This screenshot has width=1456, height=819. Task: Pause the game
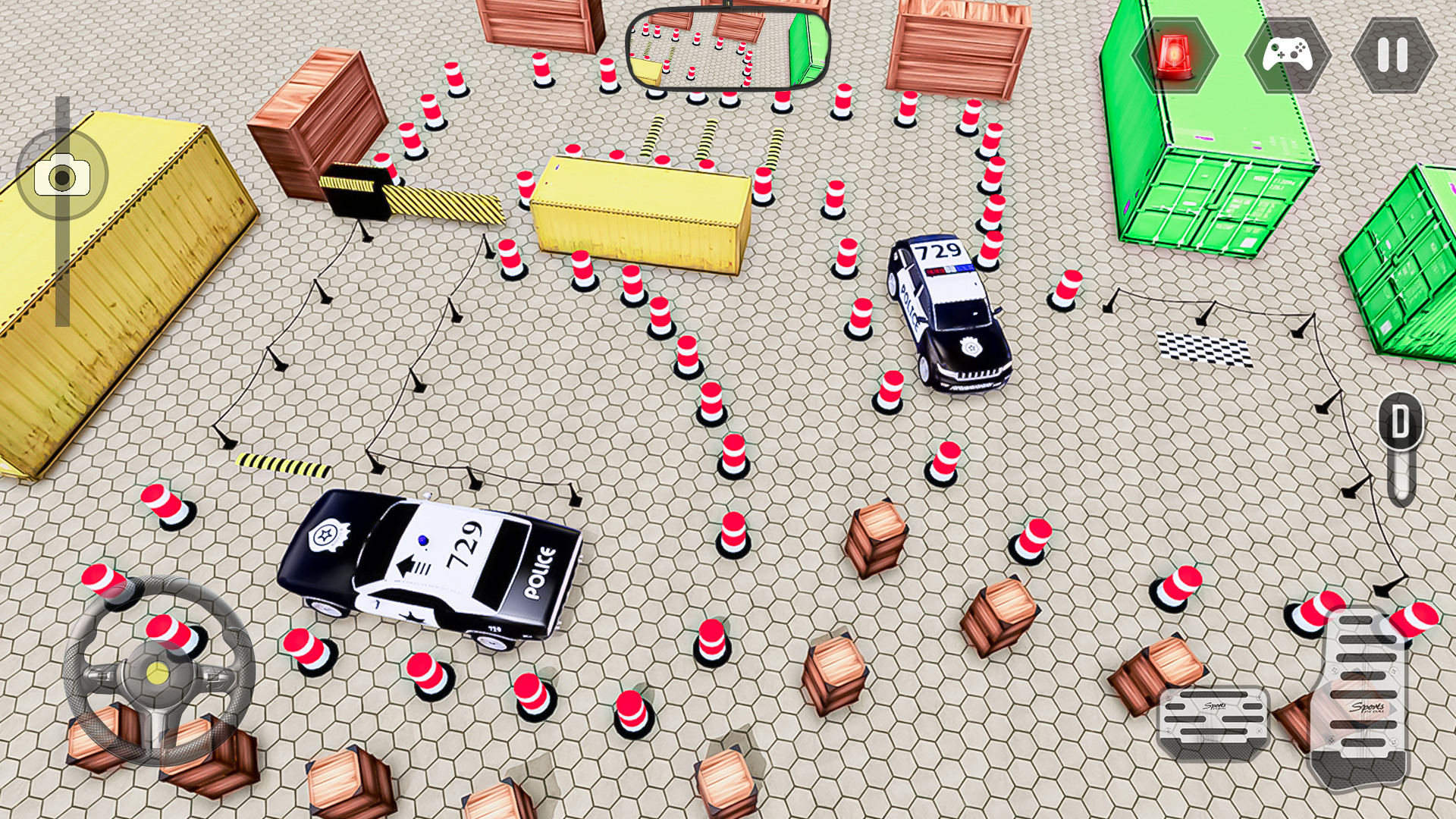1393,55
